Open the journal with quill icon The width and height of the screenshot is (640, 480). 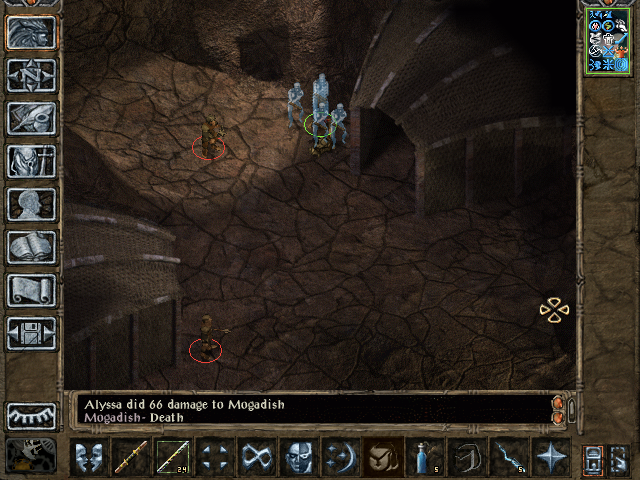click(x=31, y=118)
